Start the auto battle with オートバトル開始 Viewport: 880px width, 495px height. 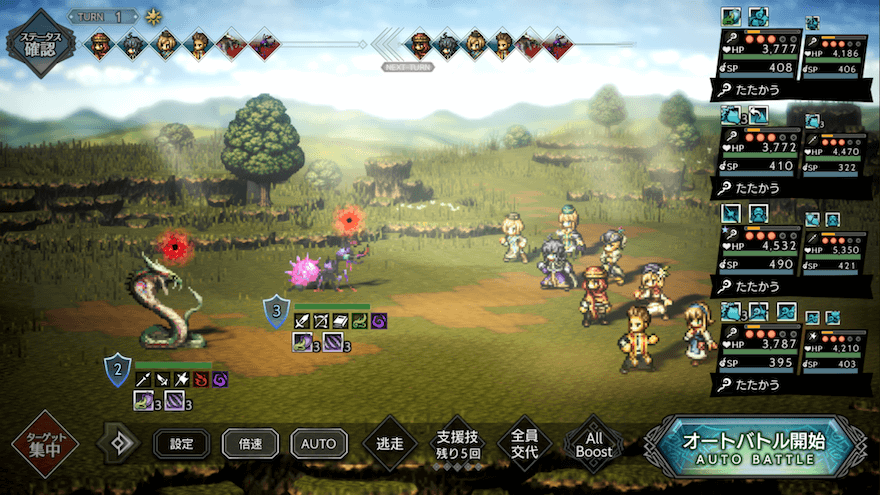[753, 447]
